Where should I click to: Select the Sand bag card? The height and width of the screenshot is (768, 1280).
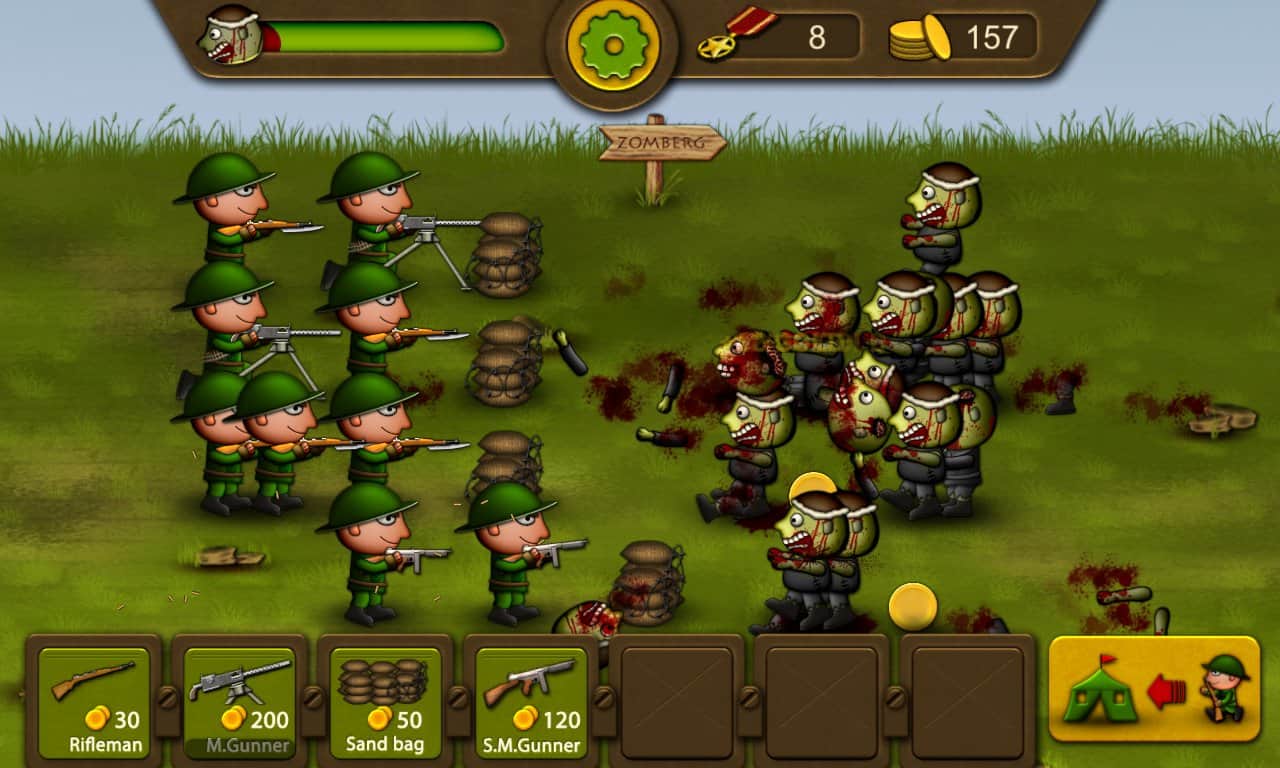click(x=384, y=700)
